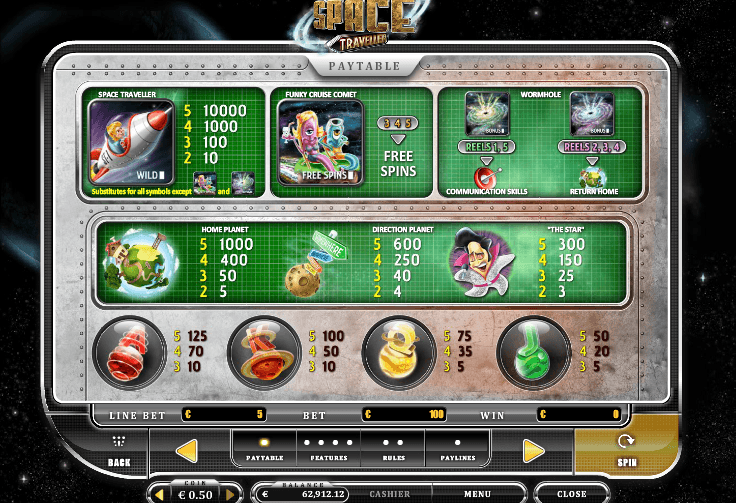Show the previous paytable page with left arrow
Image resolution: width=736 pixels, height=503 pixels.
(x=186, y=451)
